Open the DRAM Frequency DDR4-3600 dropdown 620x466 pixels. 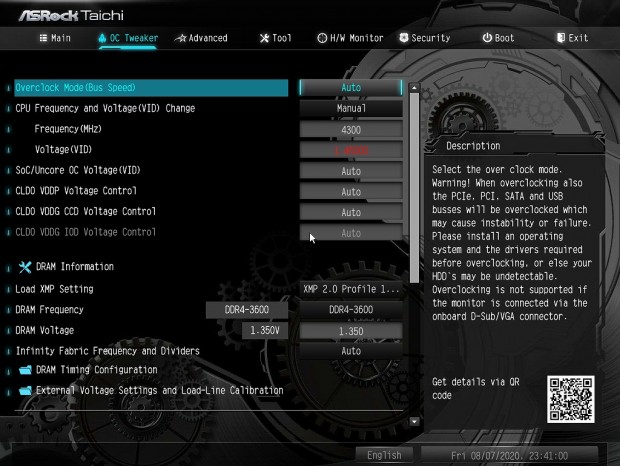pos(351,310)
